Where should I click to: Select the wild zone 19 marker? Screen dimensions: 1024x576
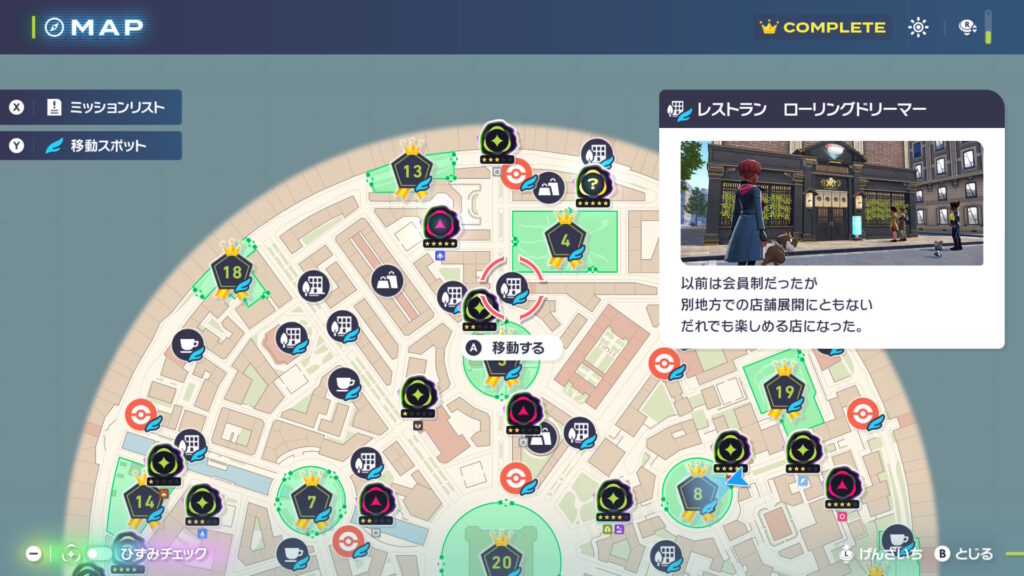coord(784,392)
